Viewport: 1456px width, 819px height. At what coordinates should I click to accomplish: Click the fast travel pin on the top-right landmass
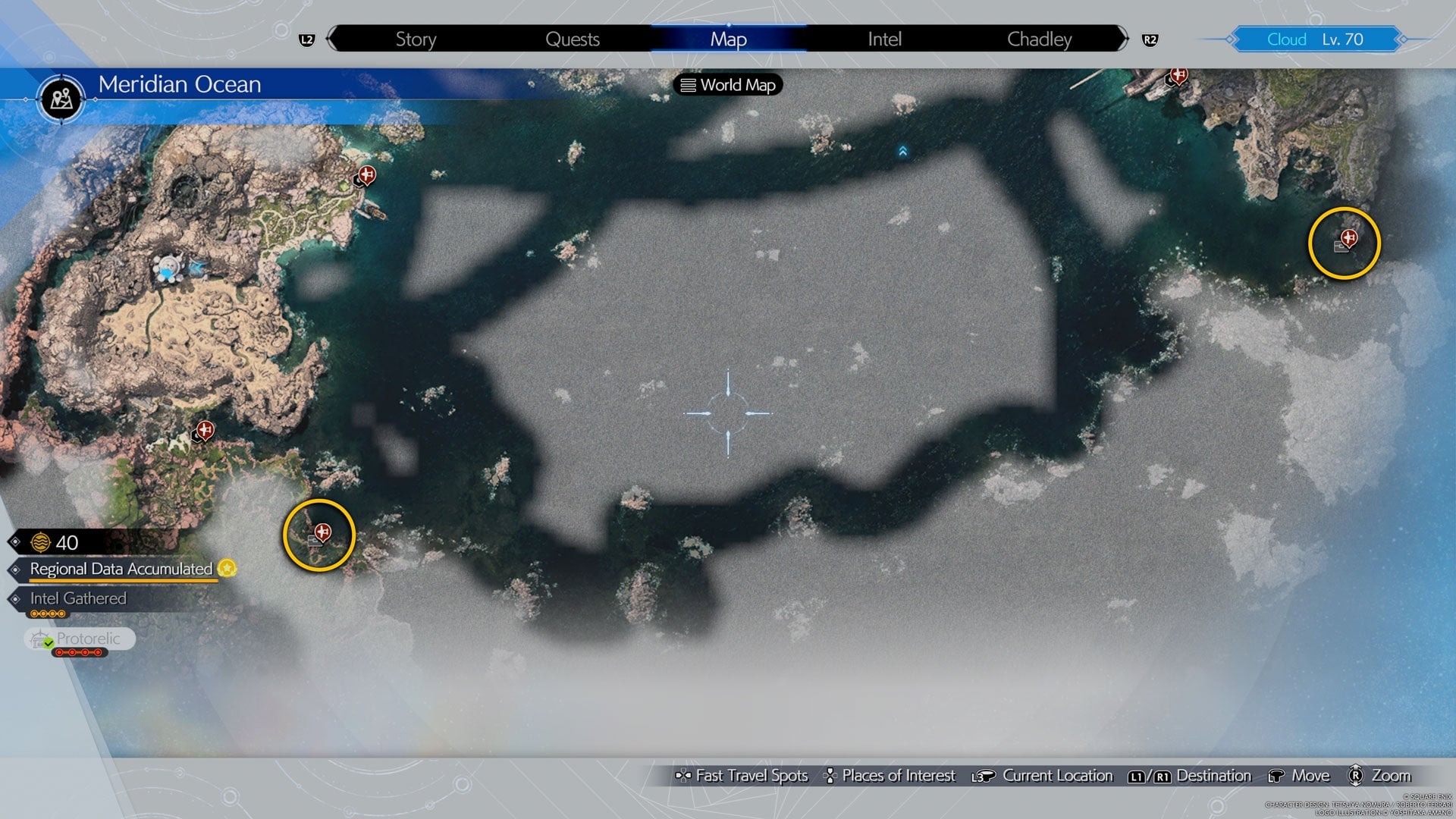tap(1179, 74)
